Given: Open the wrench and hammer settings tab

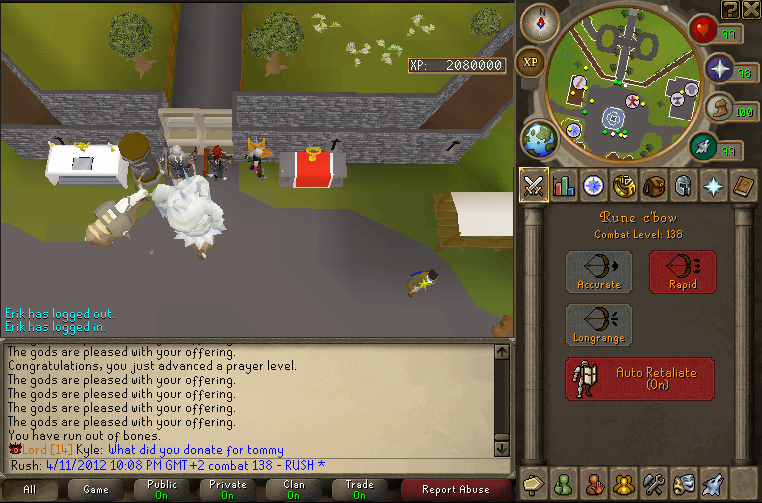Looking at the screenshot, I should [654, 483].
